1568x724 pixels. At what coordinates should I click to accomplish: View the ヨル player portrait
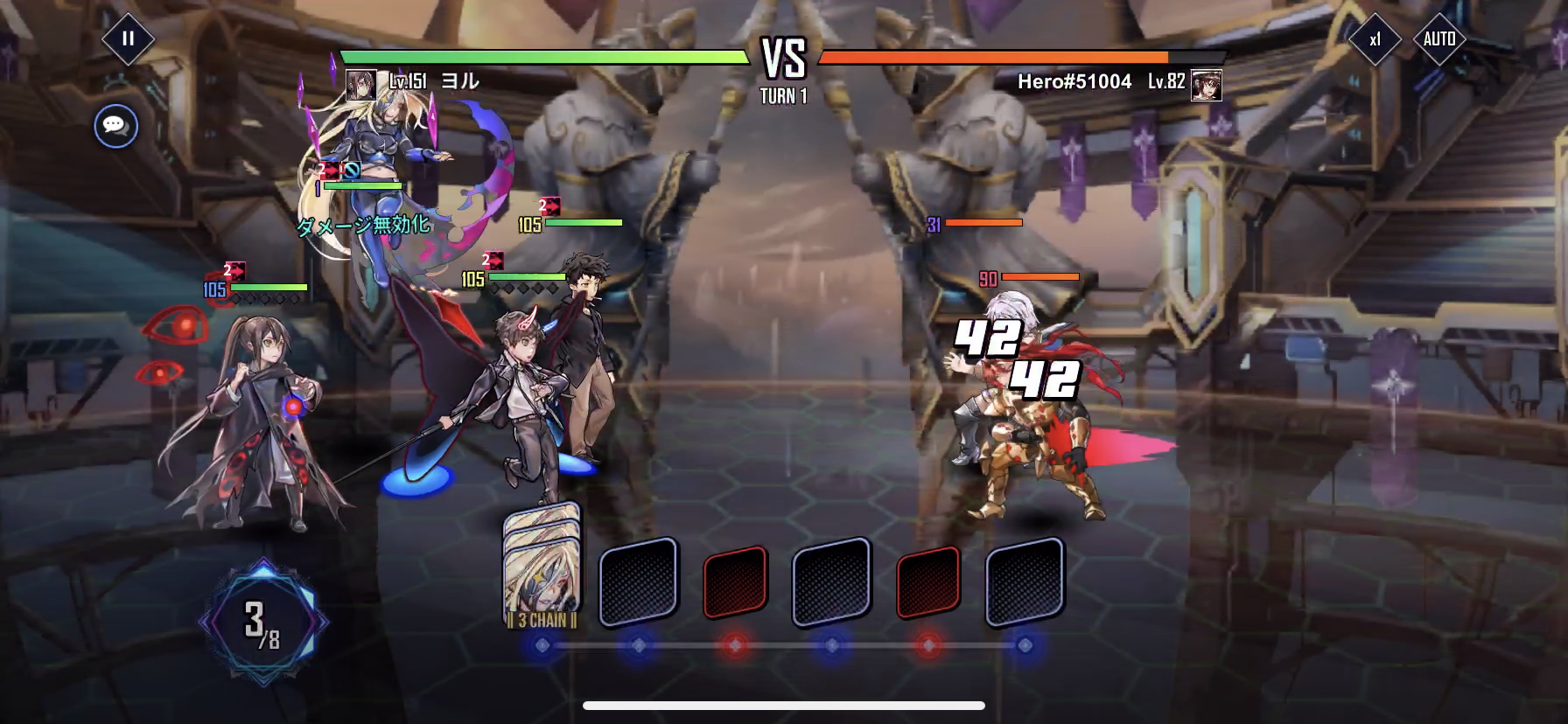pos(360,85)
